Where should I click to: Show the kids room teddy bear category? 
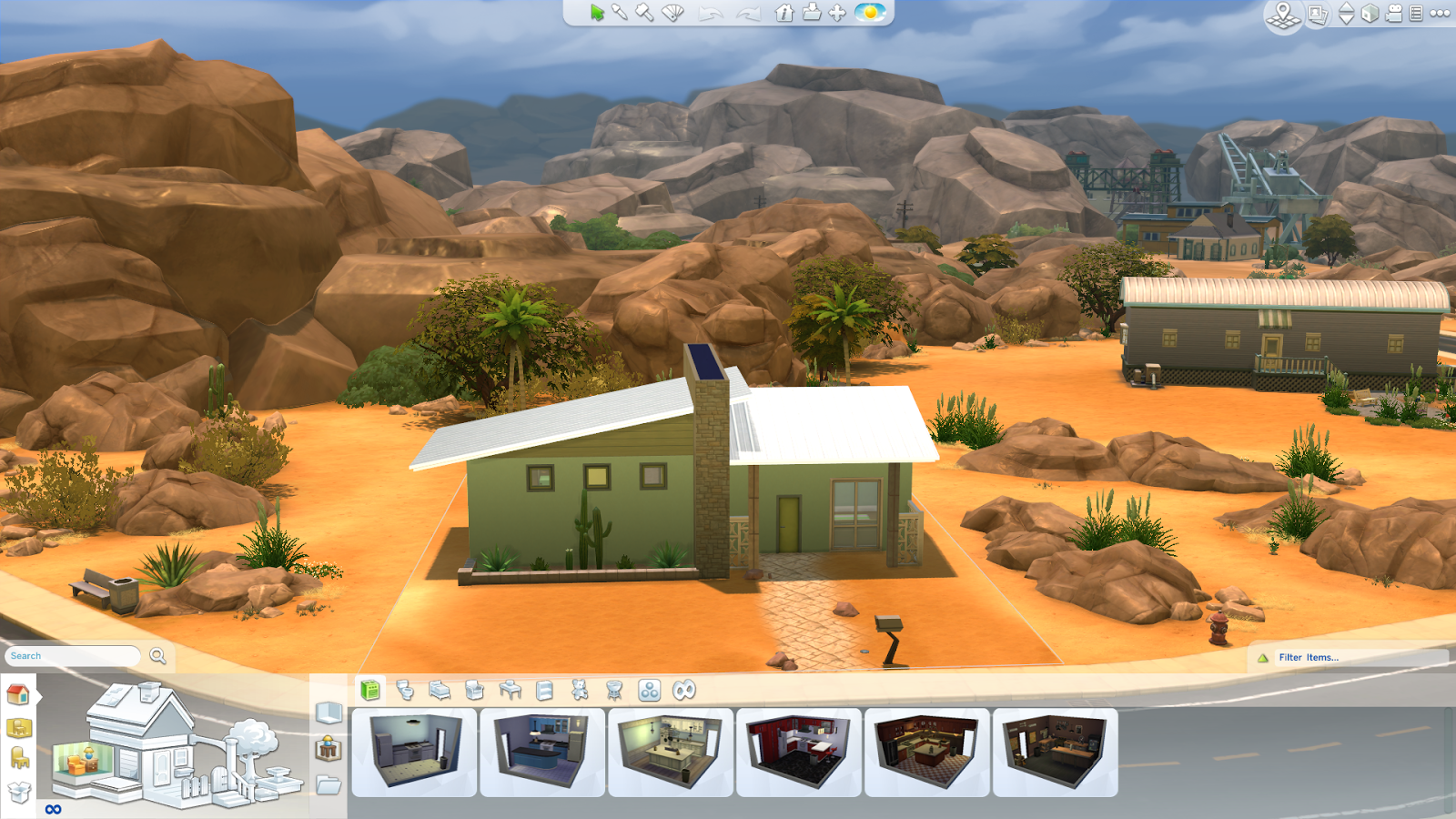click(580, 691)
